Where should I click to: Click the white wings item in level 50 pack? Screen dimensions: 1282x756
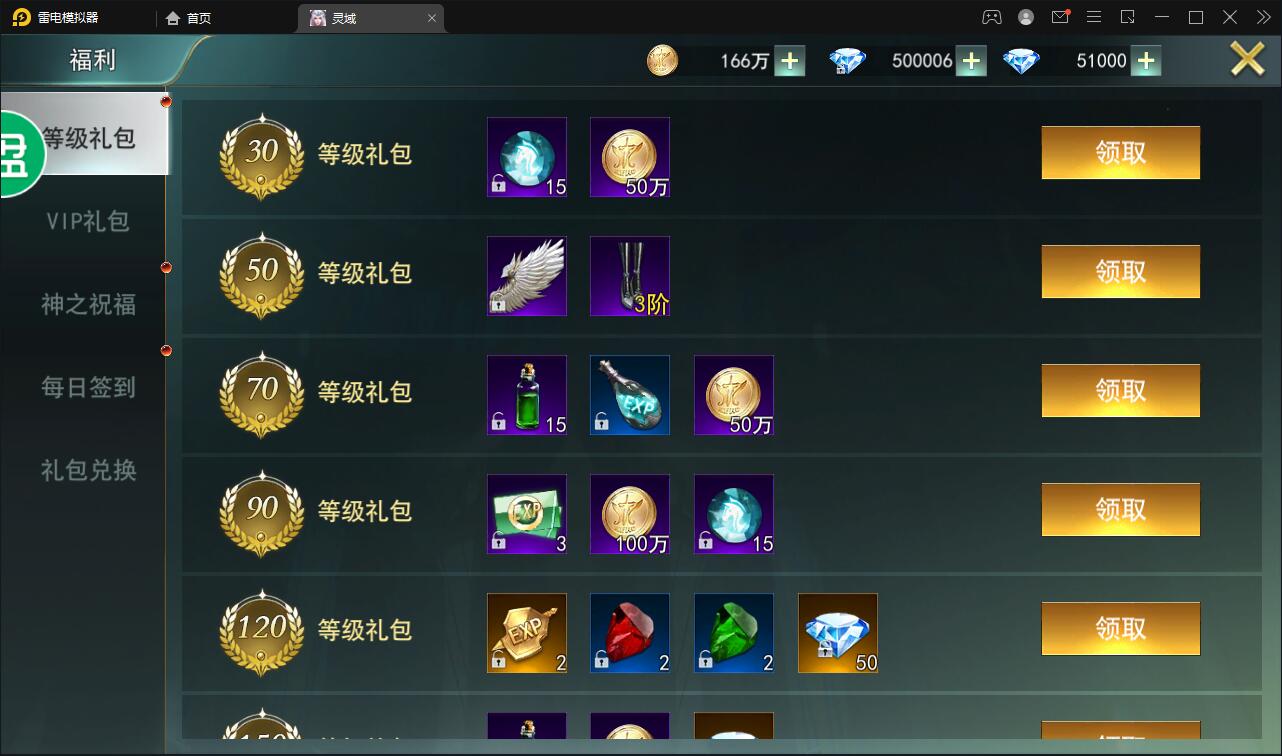(x=526, y=275)
